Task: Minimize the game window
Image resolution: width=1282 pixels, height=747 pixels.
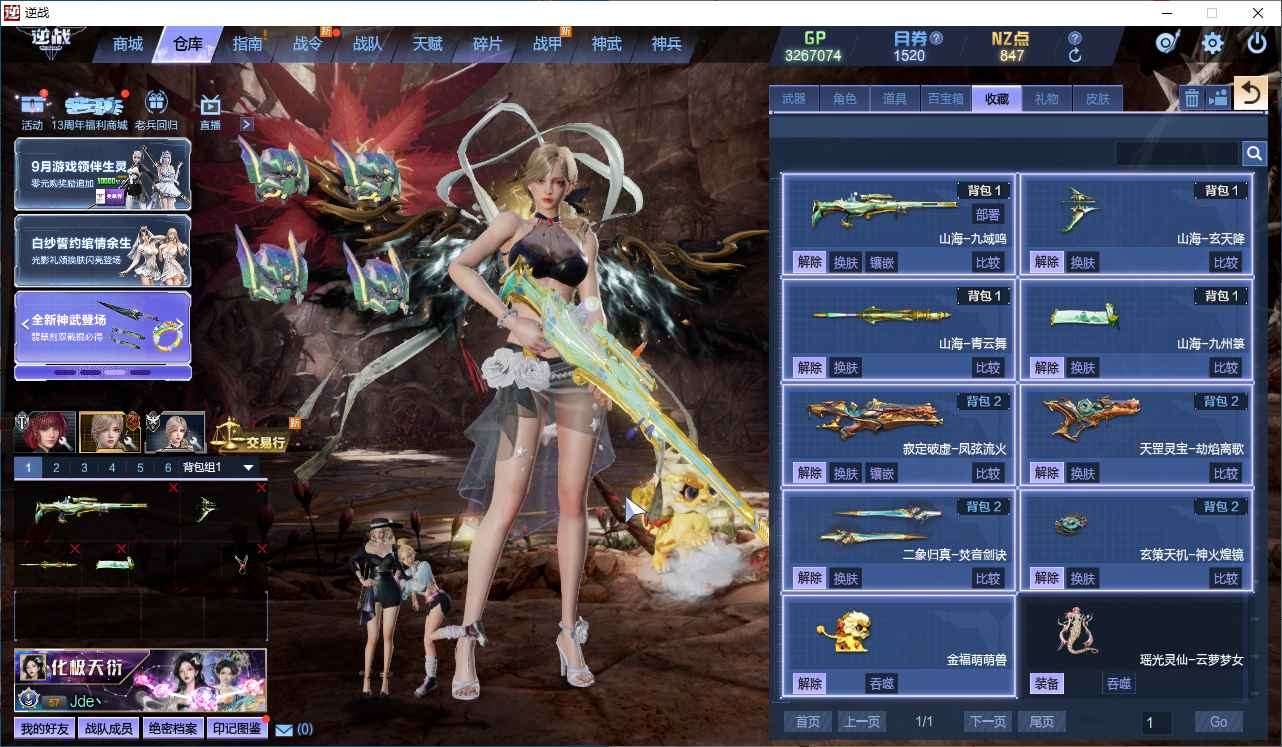Action: pyautogui.click(x=1167, y=13)
